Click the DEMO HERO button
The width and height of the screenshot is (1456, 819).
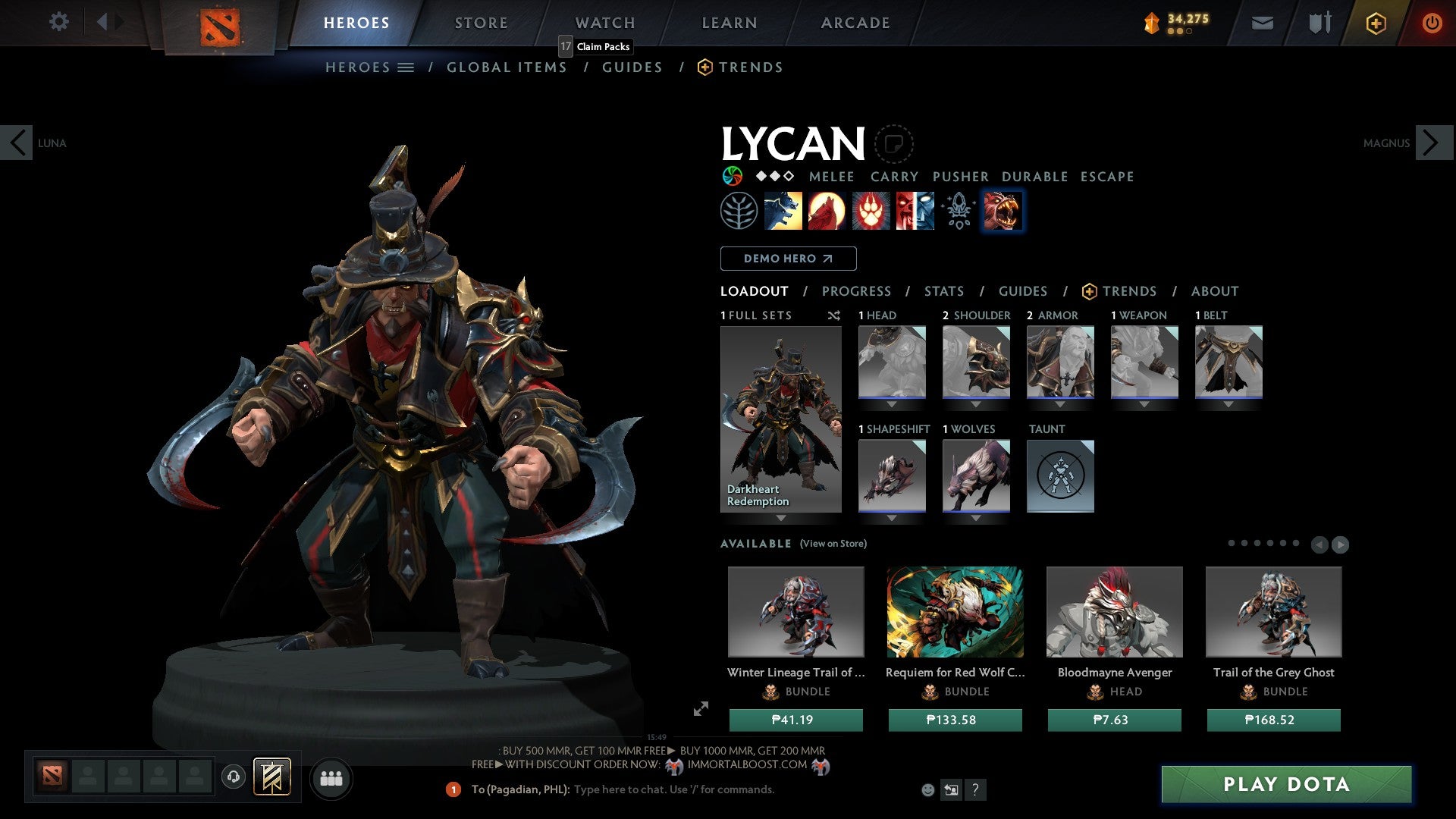pyautogui.click(x=788, y=259)
